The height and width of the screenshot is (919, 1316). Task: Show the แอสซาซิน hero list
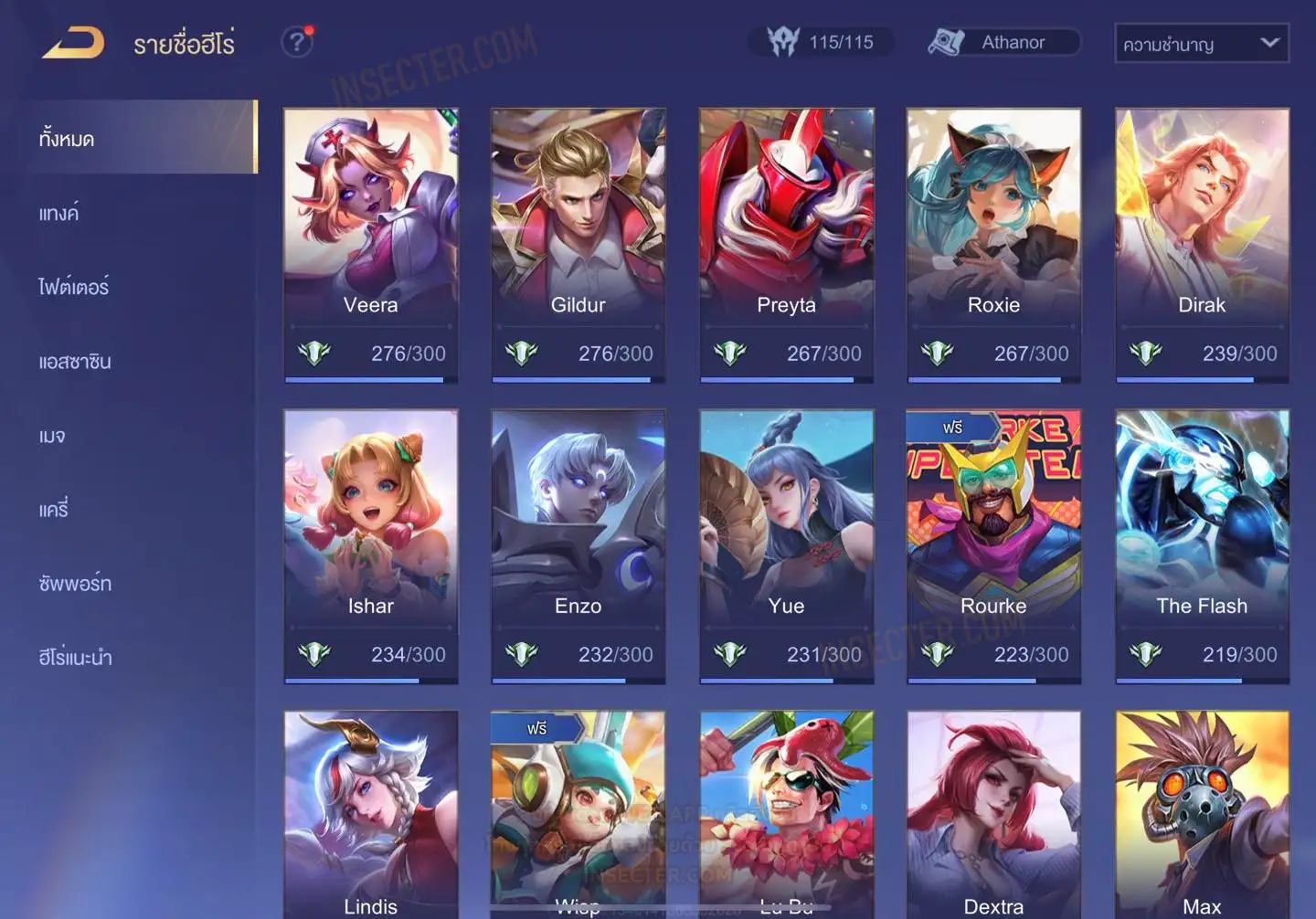point(75,362)
